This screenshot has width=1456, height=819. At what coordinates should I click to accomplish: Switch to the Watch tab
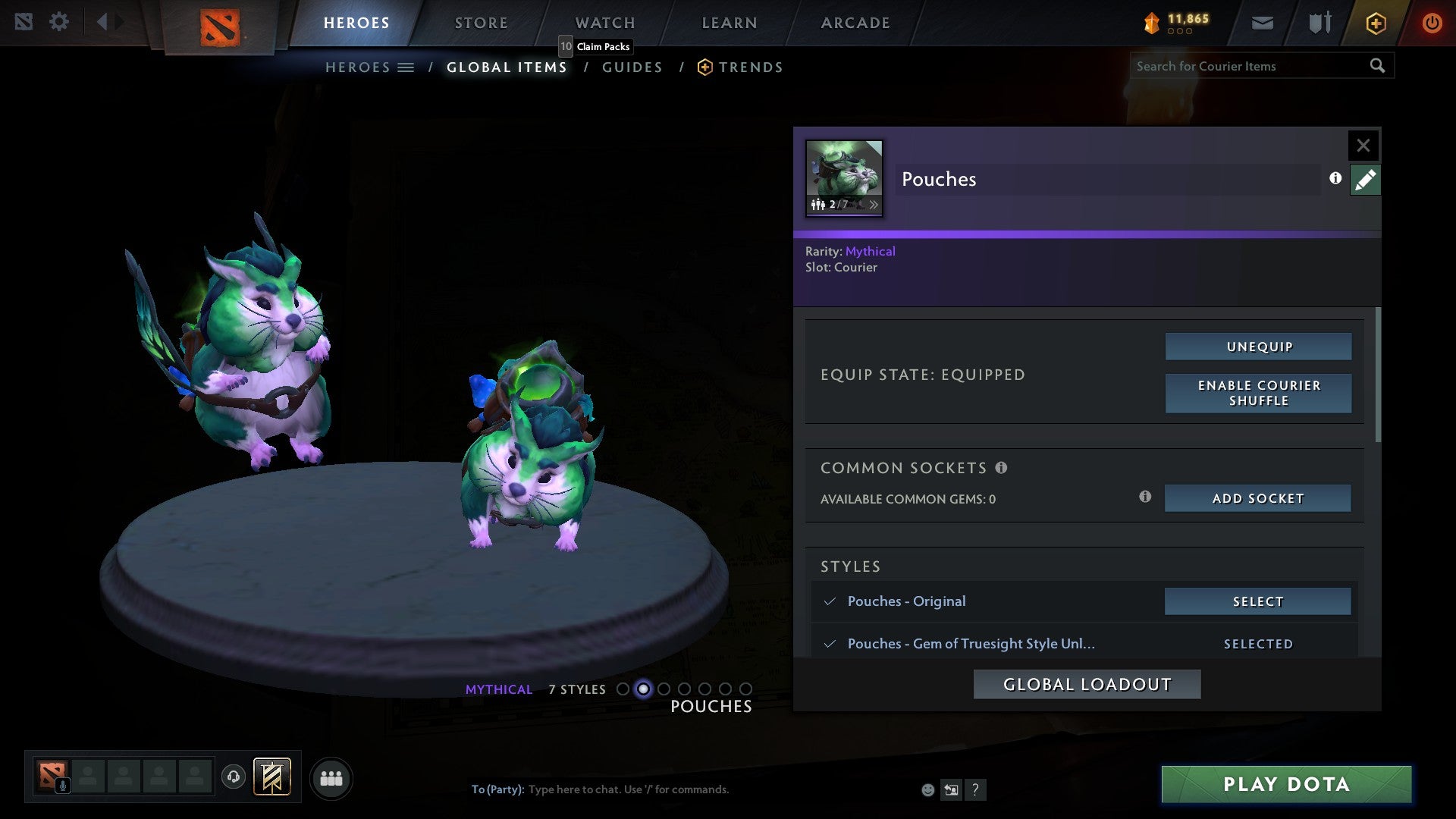604,23
